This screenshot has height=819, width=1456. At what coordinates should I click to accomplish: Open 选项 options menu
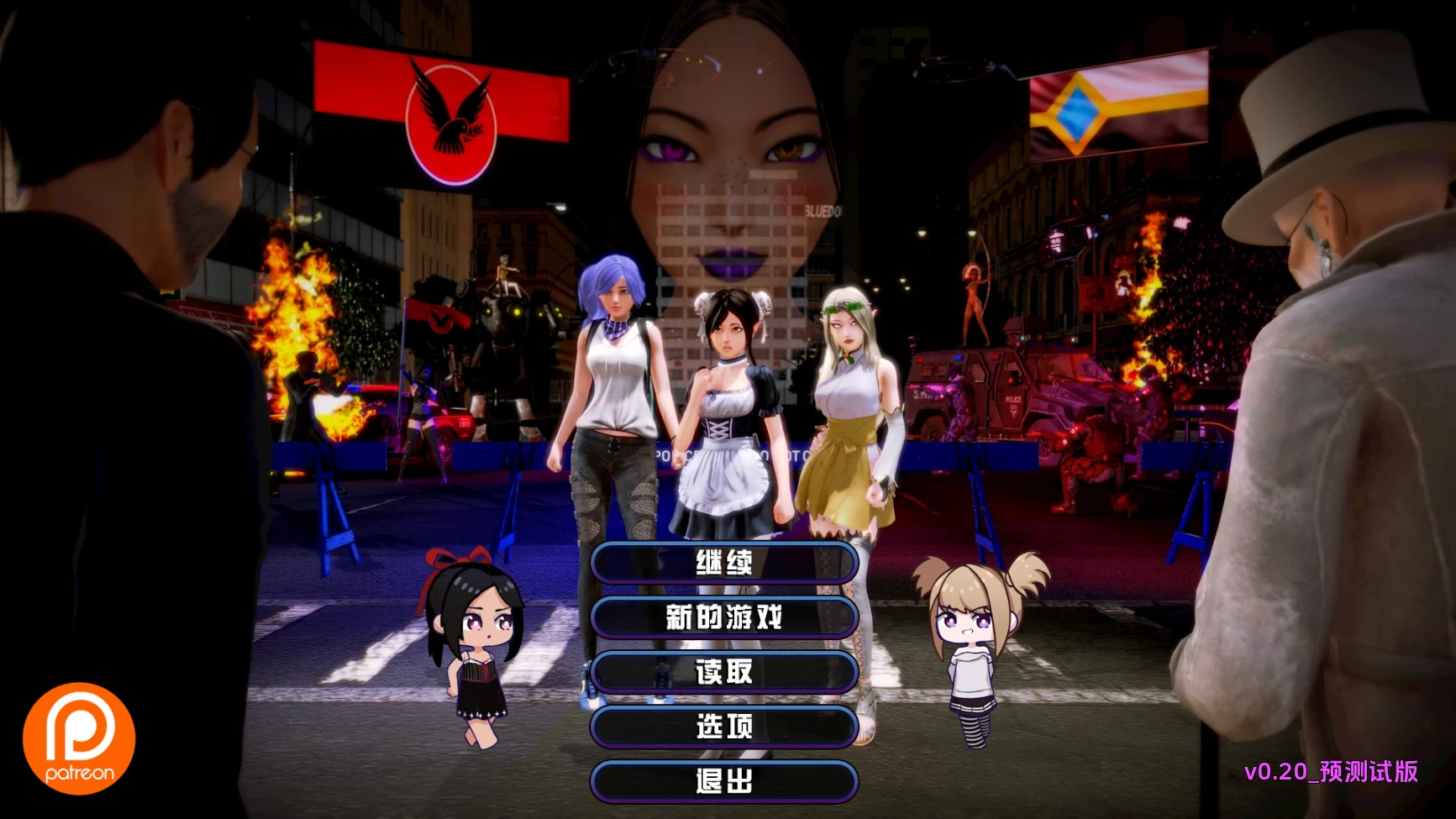(724, 727)
